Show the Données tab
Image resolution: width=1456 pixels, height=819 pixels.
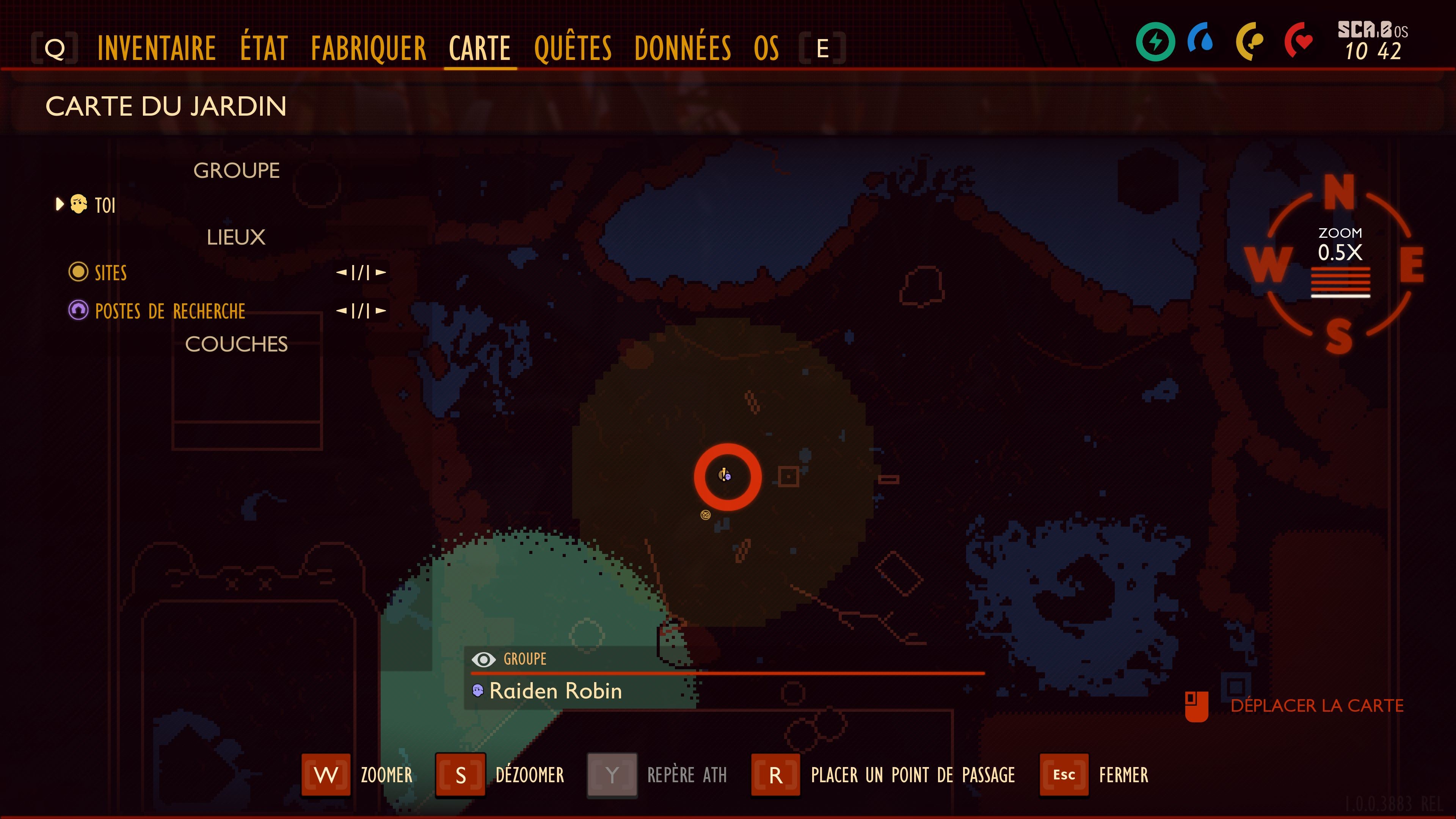point(682,48)
